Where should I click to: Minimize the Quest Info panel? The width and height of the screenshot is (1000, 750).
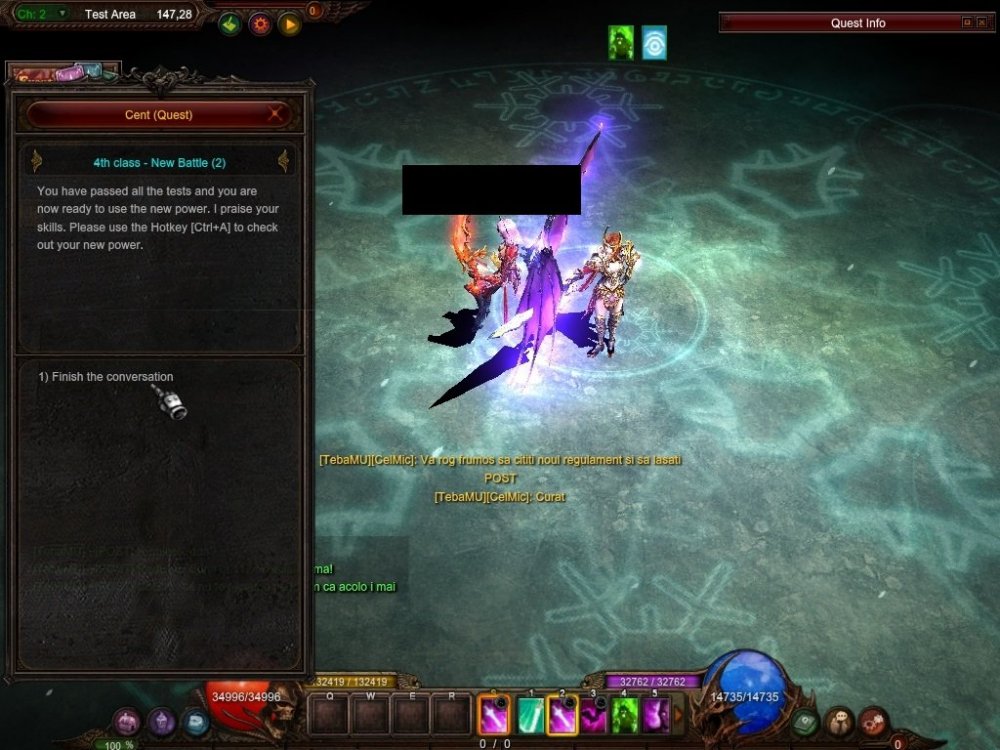(967, 23)
